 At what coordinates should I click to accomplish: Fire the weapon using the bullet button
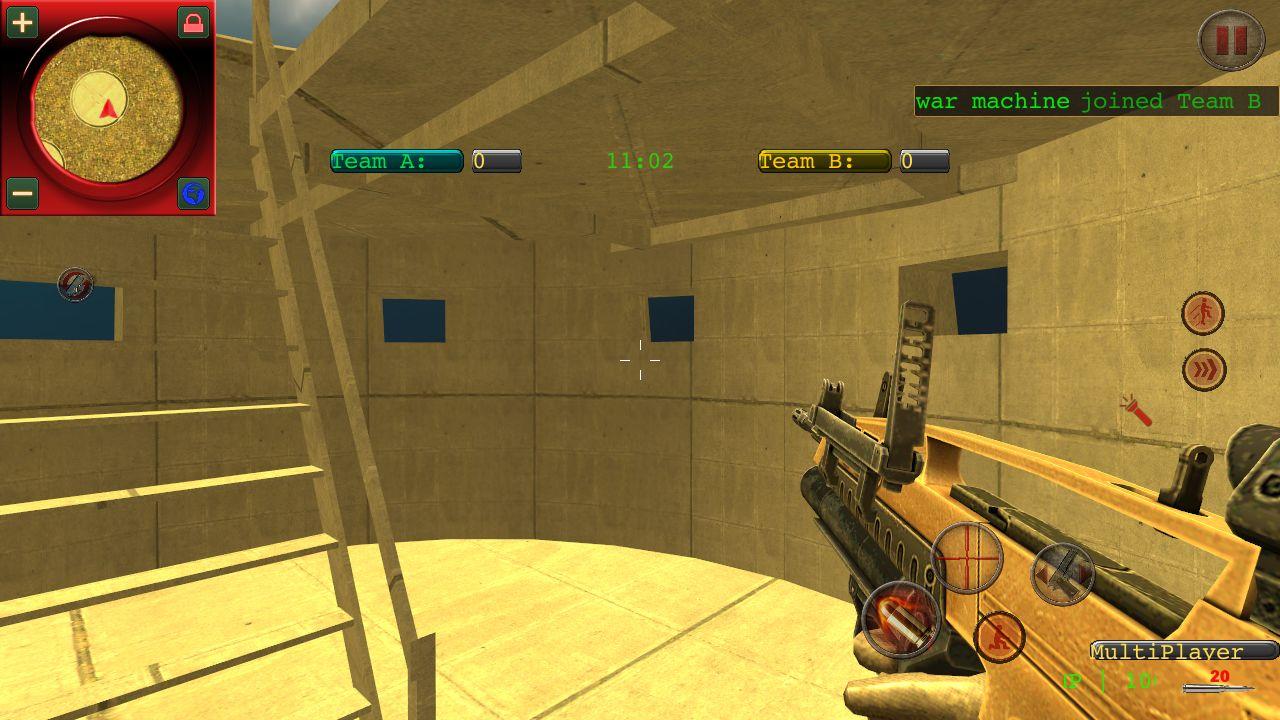click(x=901, y=618)
